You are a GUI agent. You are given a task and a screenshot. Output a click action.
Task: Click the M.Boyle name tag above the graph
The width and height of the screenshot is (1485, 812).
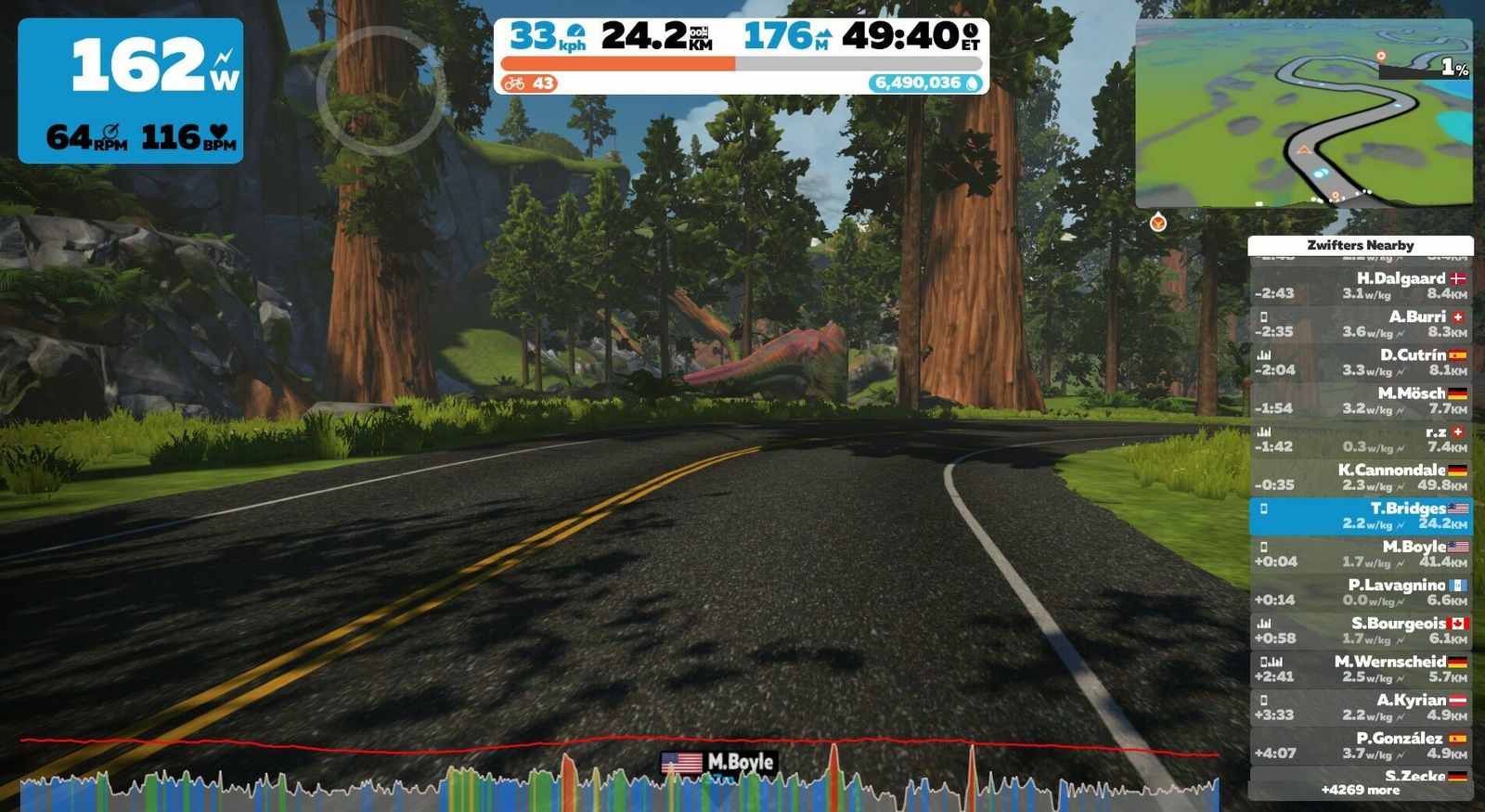point(717,763)
